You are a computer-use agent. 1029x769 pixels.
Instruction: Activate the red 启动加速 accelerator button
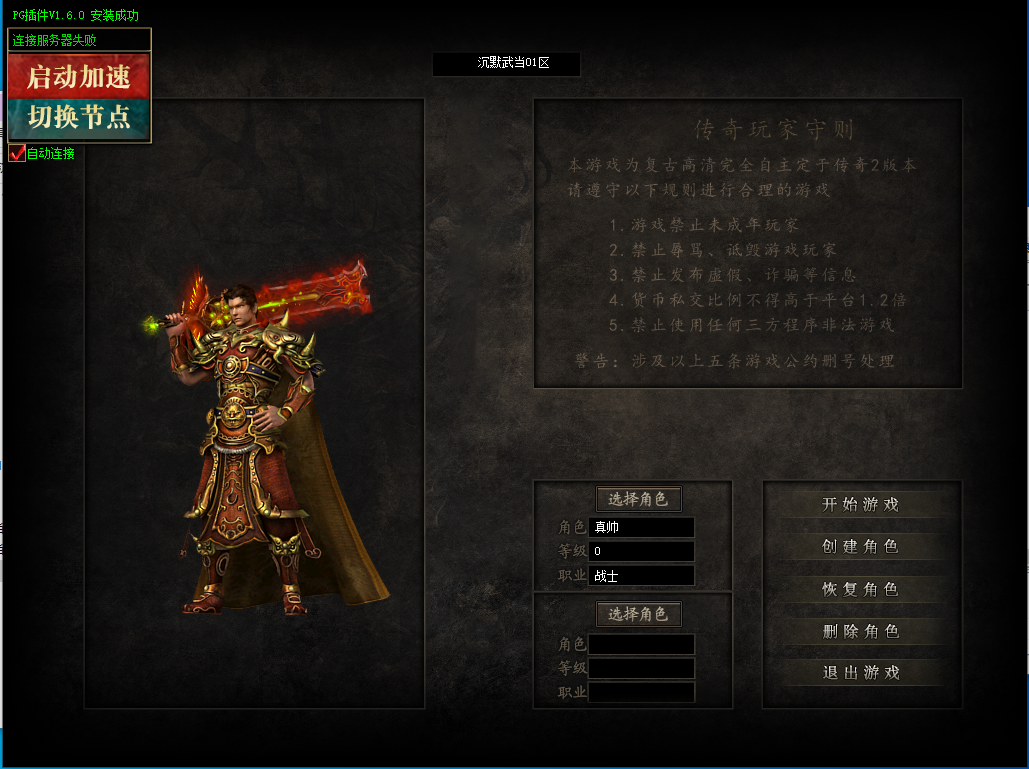(79, 76)
